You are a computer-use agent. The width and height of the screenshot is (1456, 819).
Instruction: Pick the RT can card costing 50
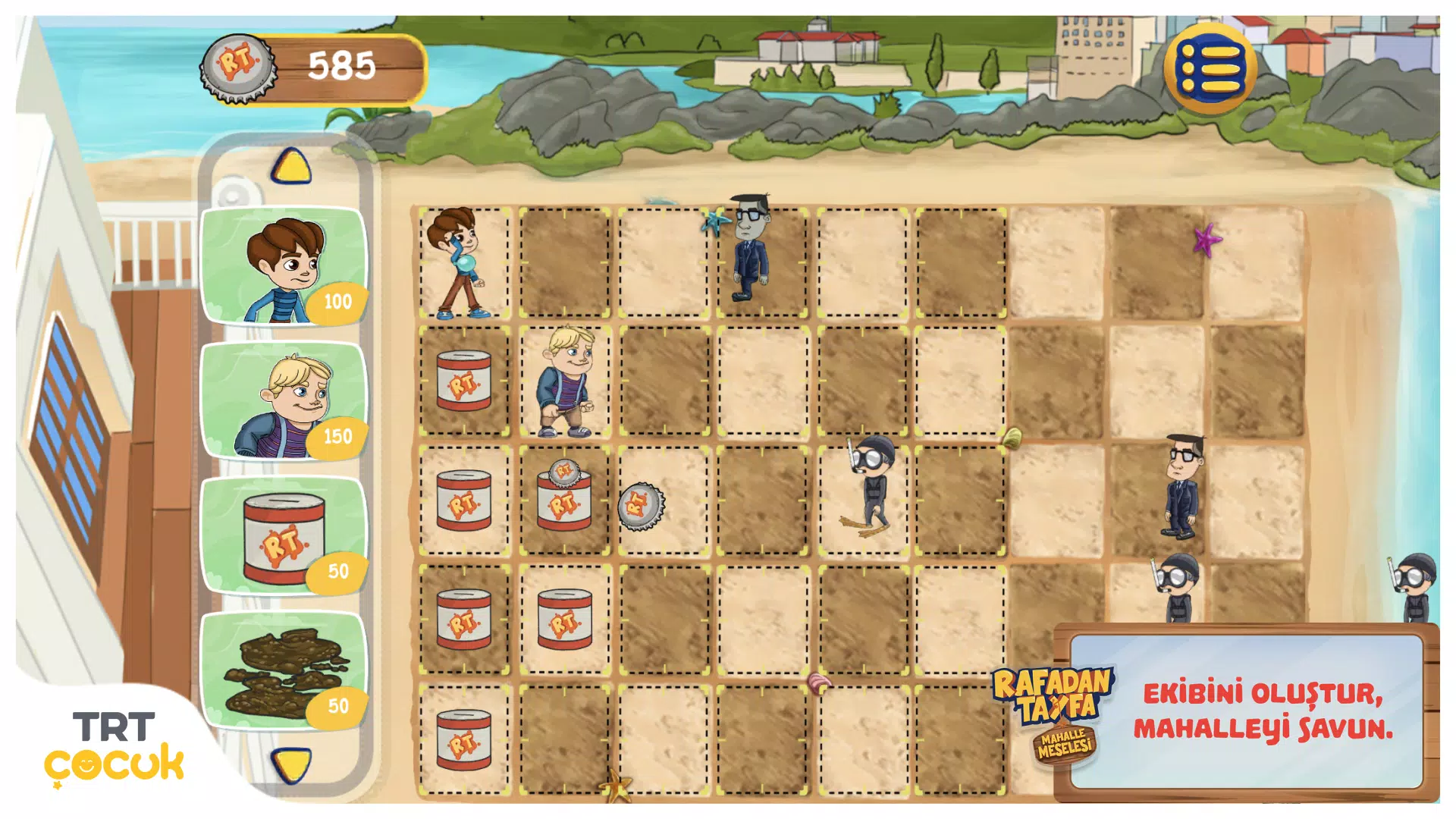[283, 536]
